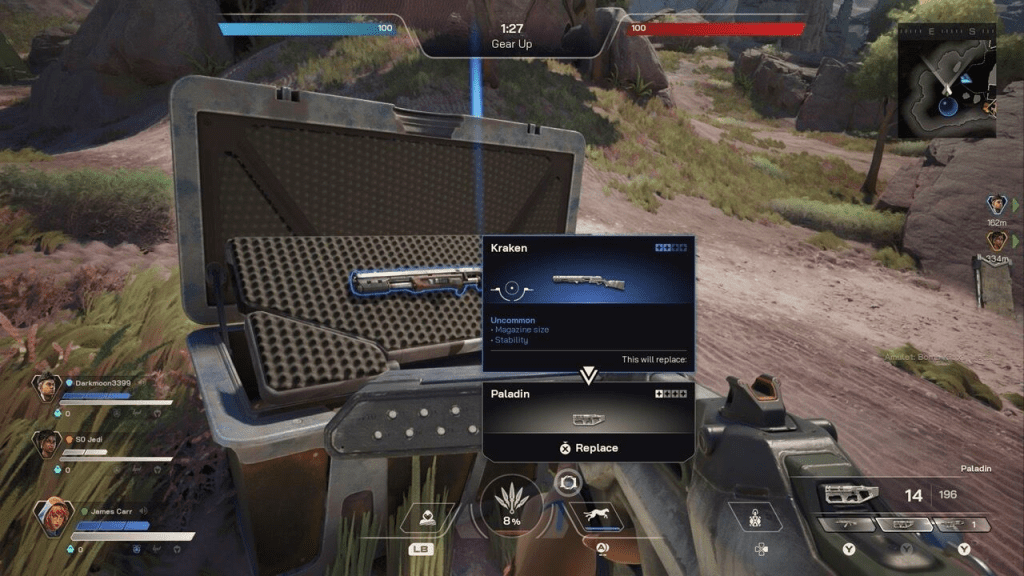Click the 334m teammate marker

point(996,242)
